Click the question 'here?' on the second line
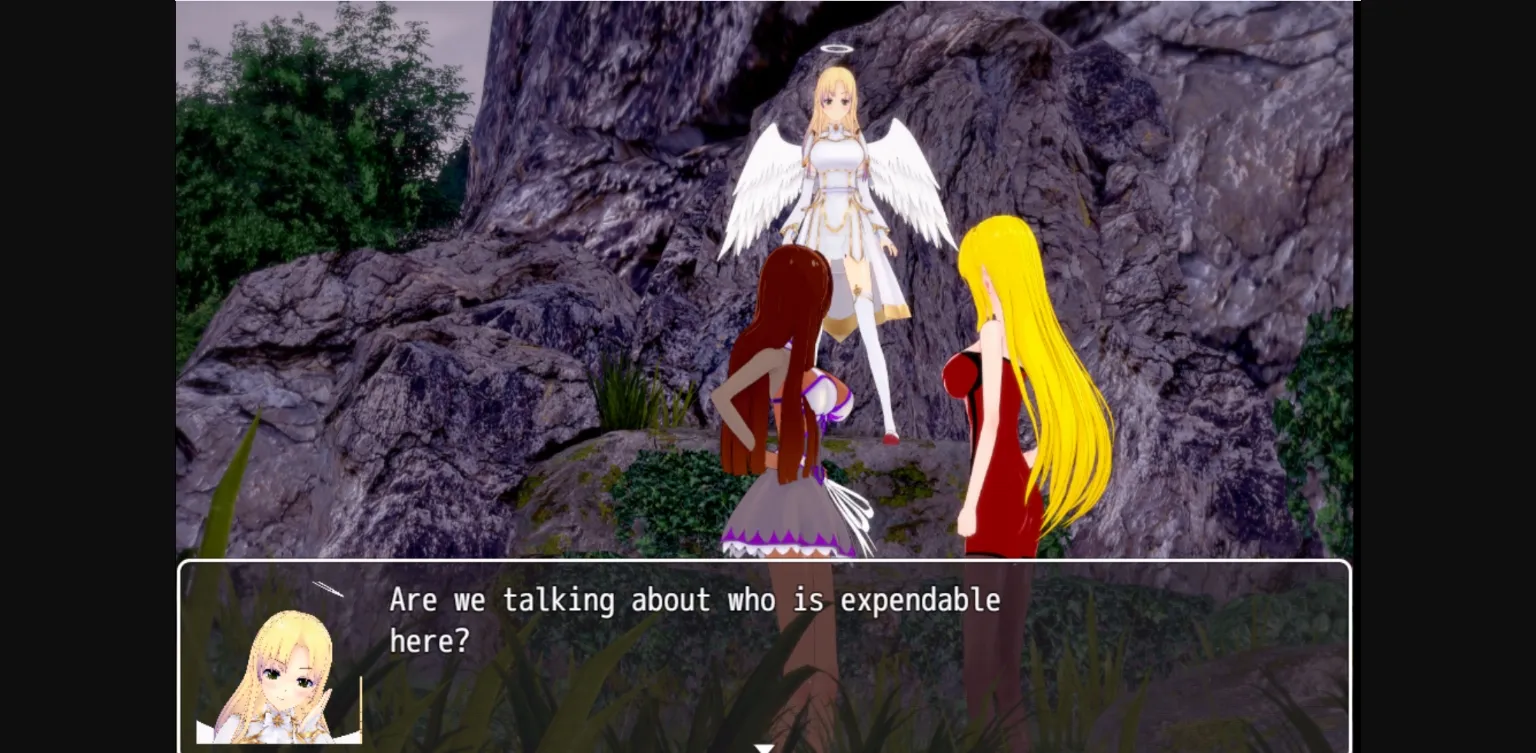The width and height of the screenshot is (1536, 753). click(432, 642)
